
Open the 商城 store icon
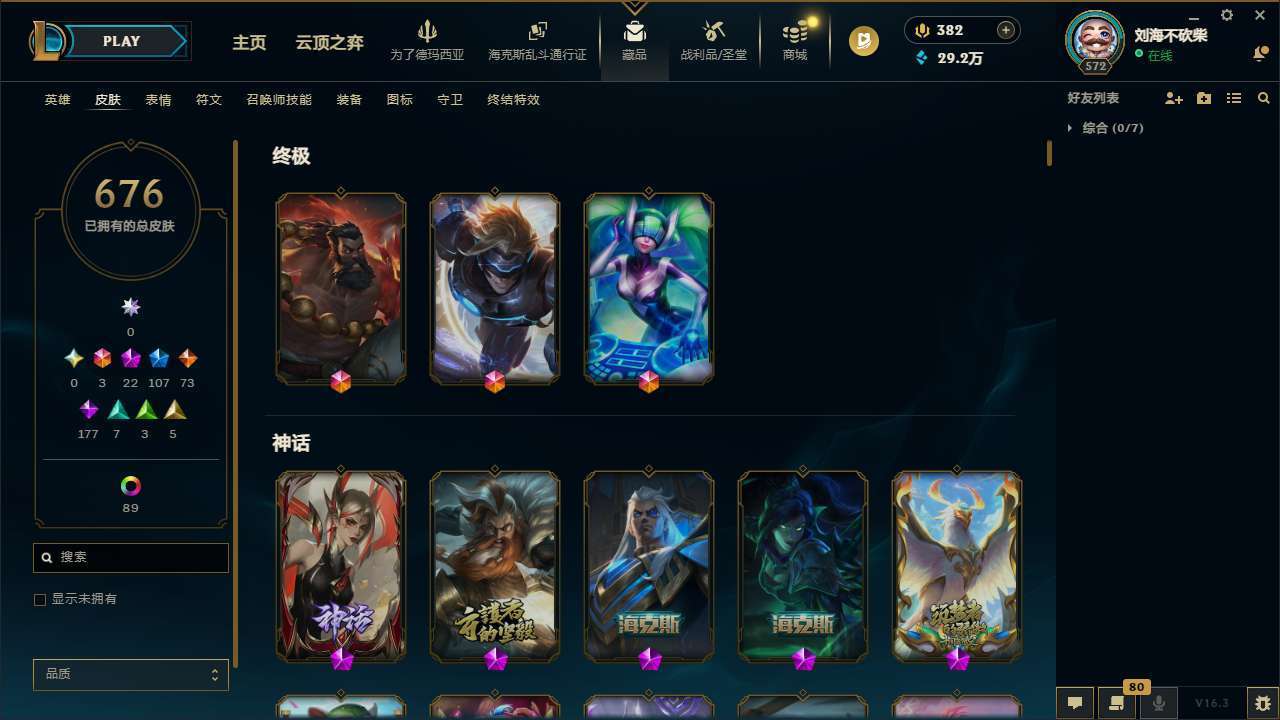pyautogui.click(x=794, y=40)
